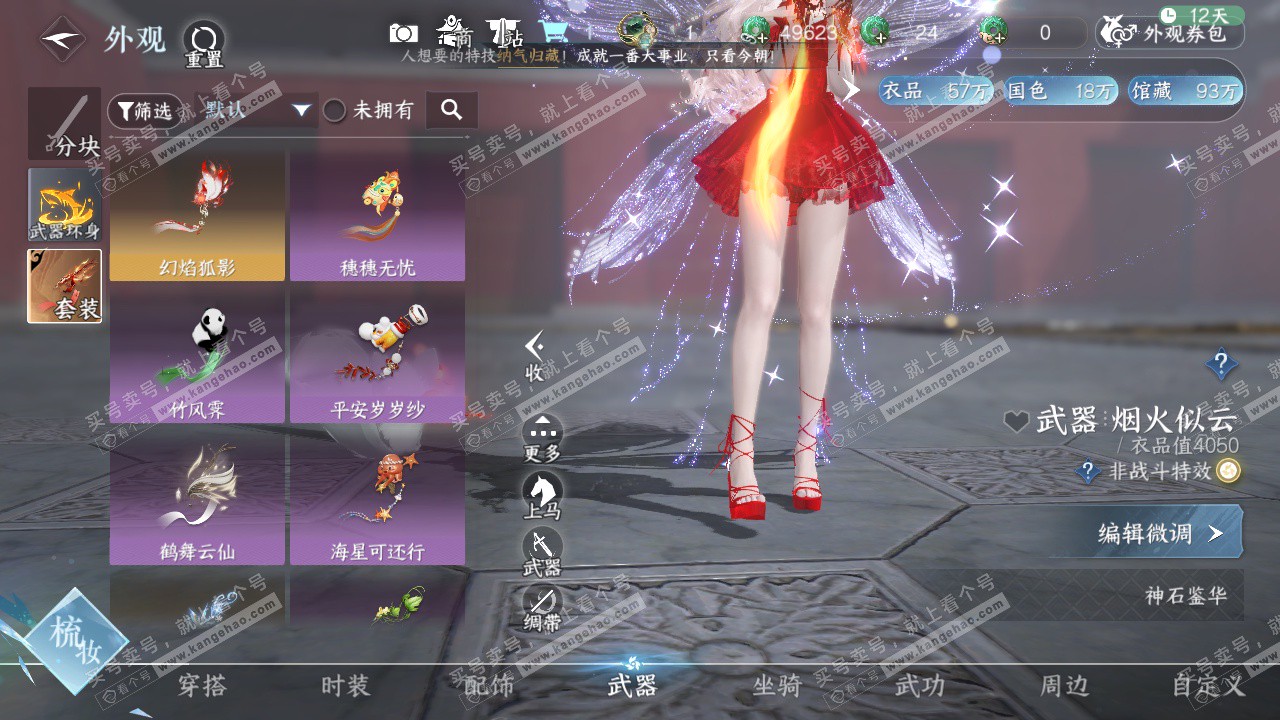Choose the 穗穗无忧 pendant
Image resolution: width=1280 pixels, height=720 pixels.
[377, 216]
